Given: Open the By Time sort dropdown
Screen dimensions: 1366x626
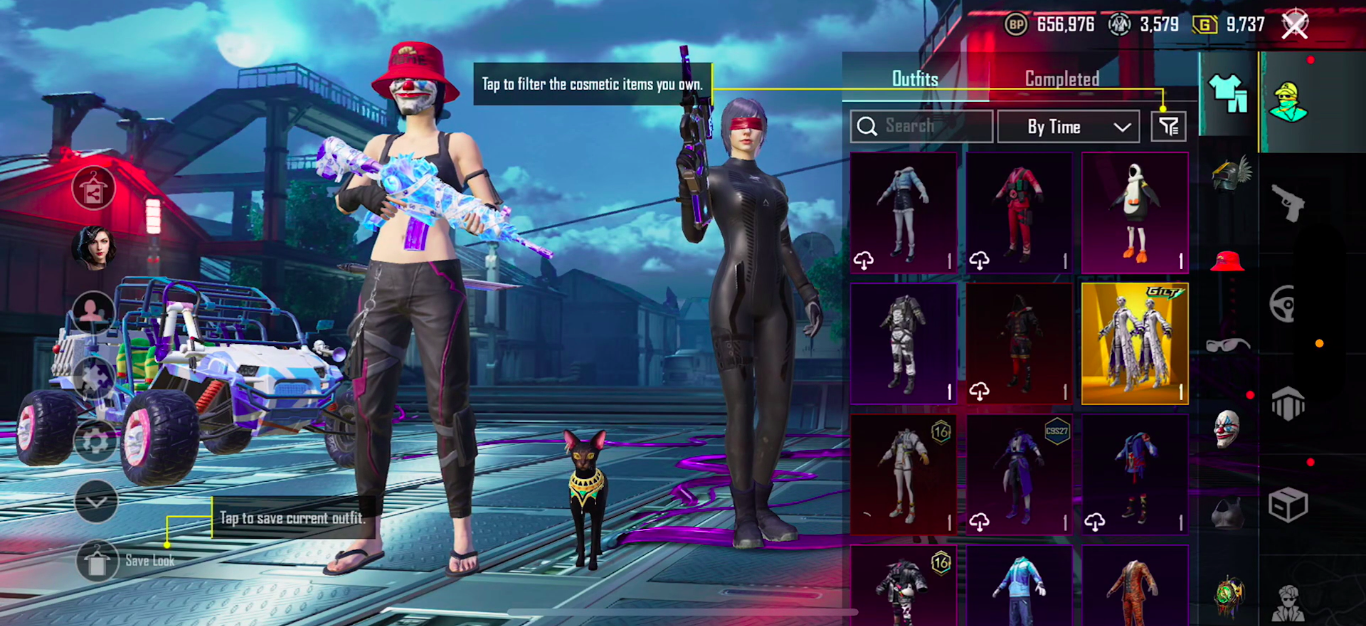Looking at the screenshot, I should 1068,127.
